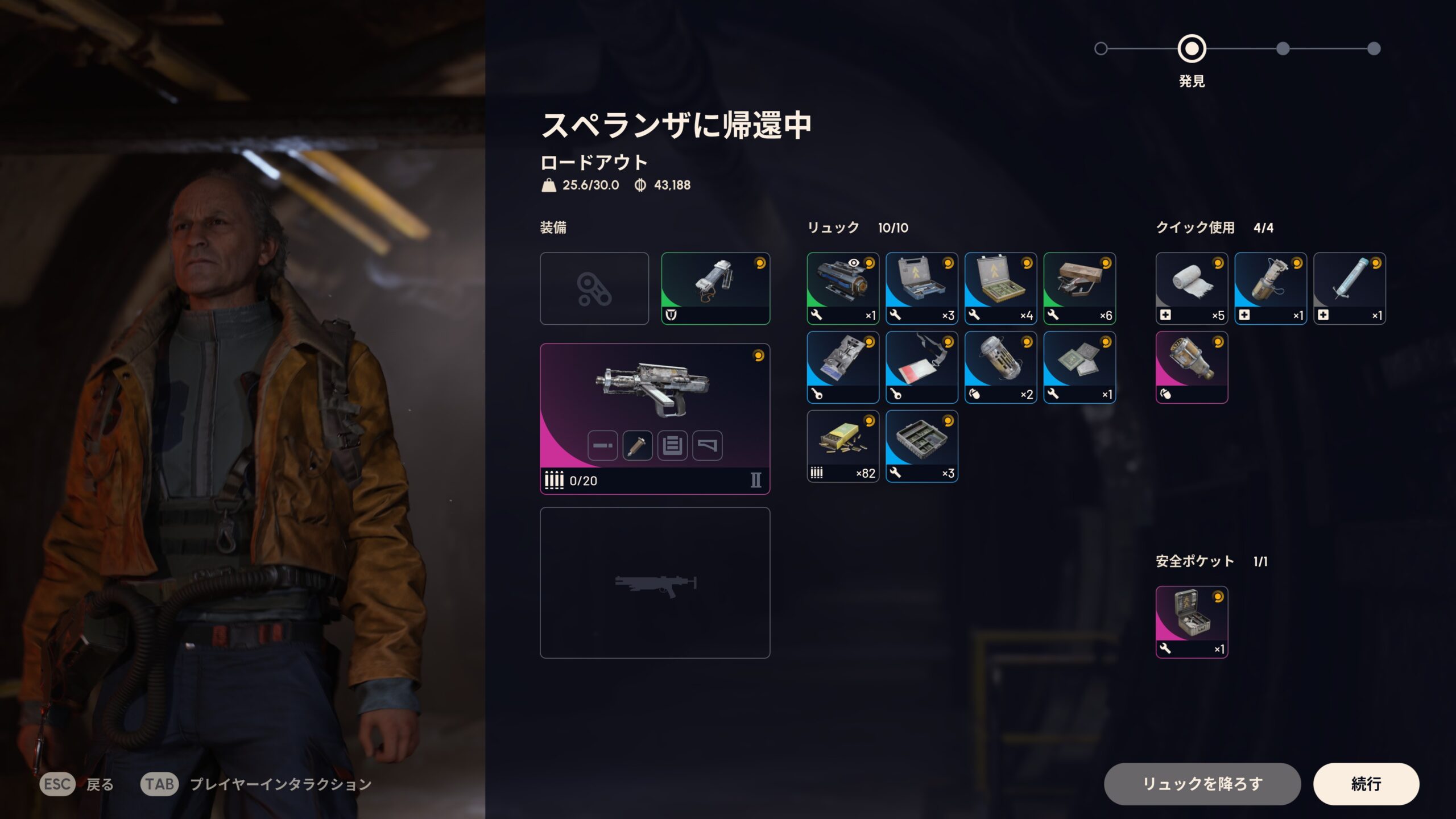
Task: Select the red-and-white lanyard key card
Action: 921,367
